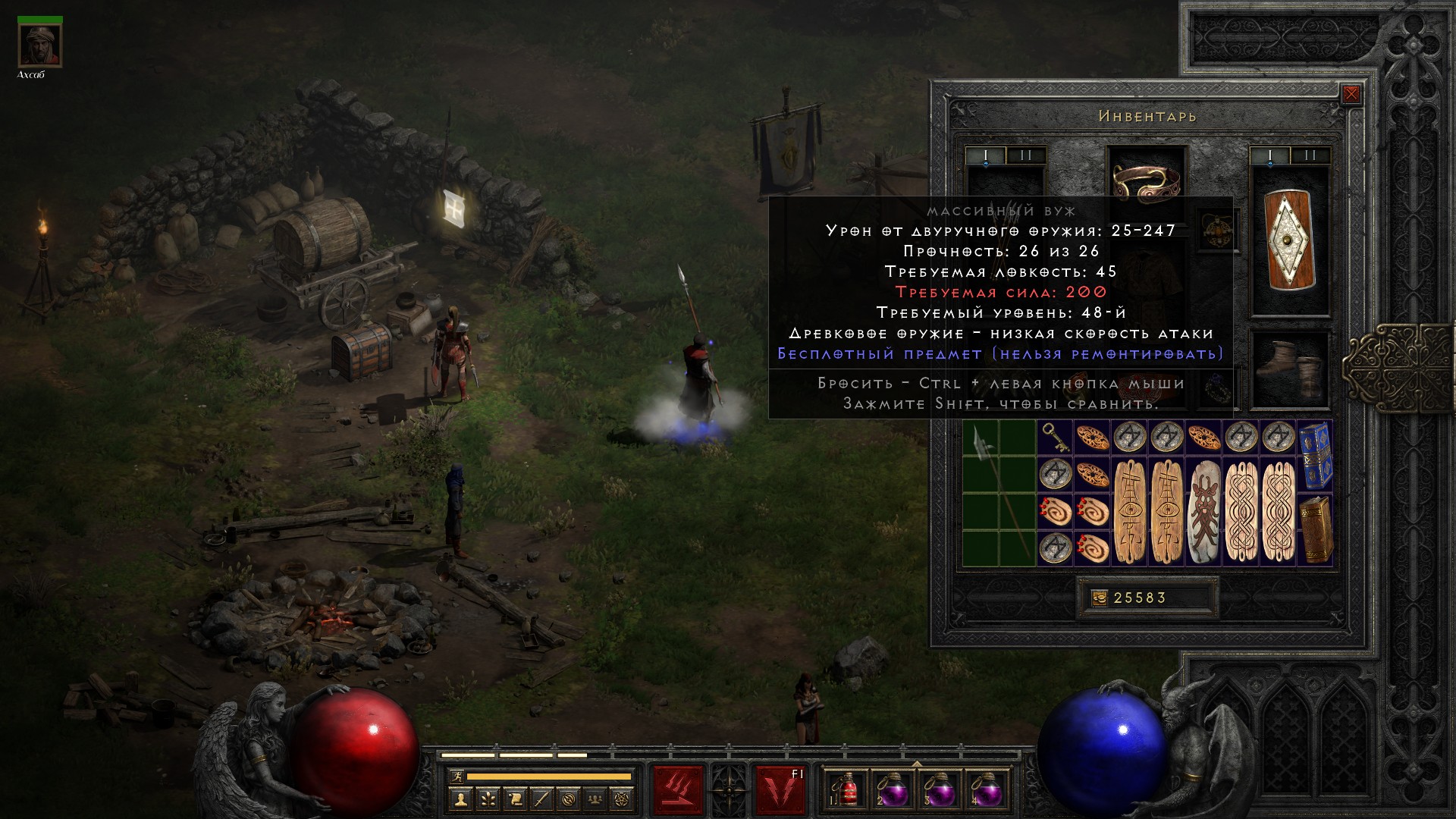The height and width of the screenshot is (819, 1456).
Task: Use the red health potion in belt slot 1
Action: pos(845,791)
